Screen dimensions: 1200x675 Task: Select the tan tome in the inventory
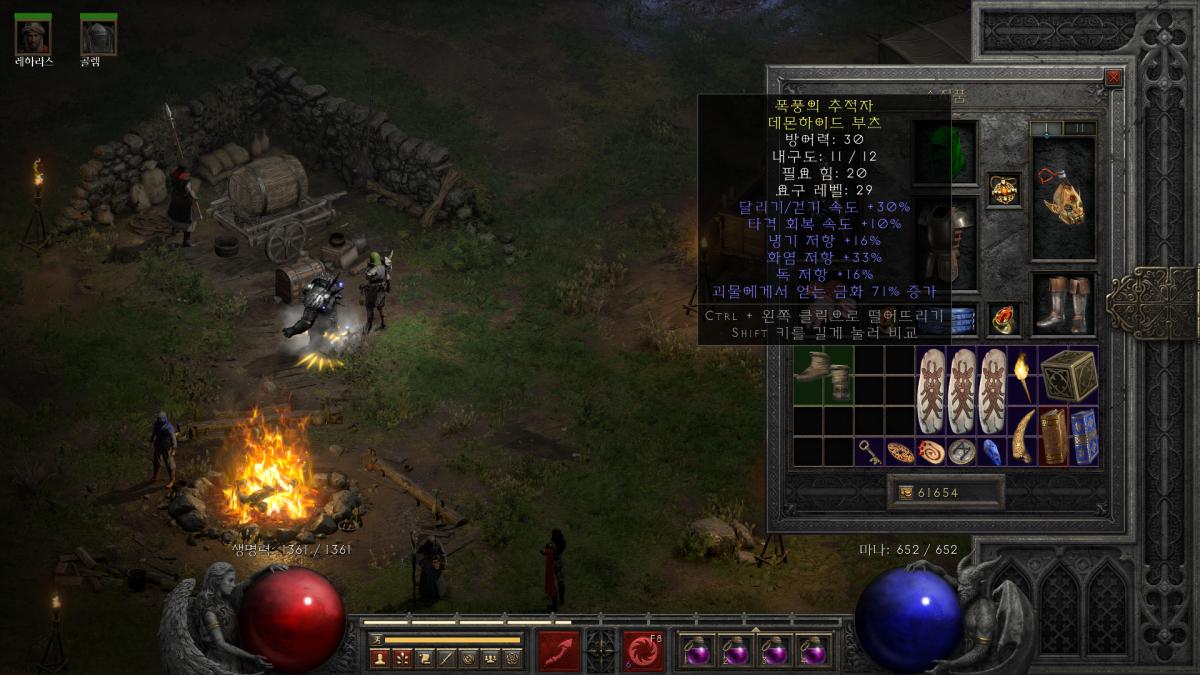coord(1053,436)
